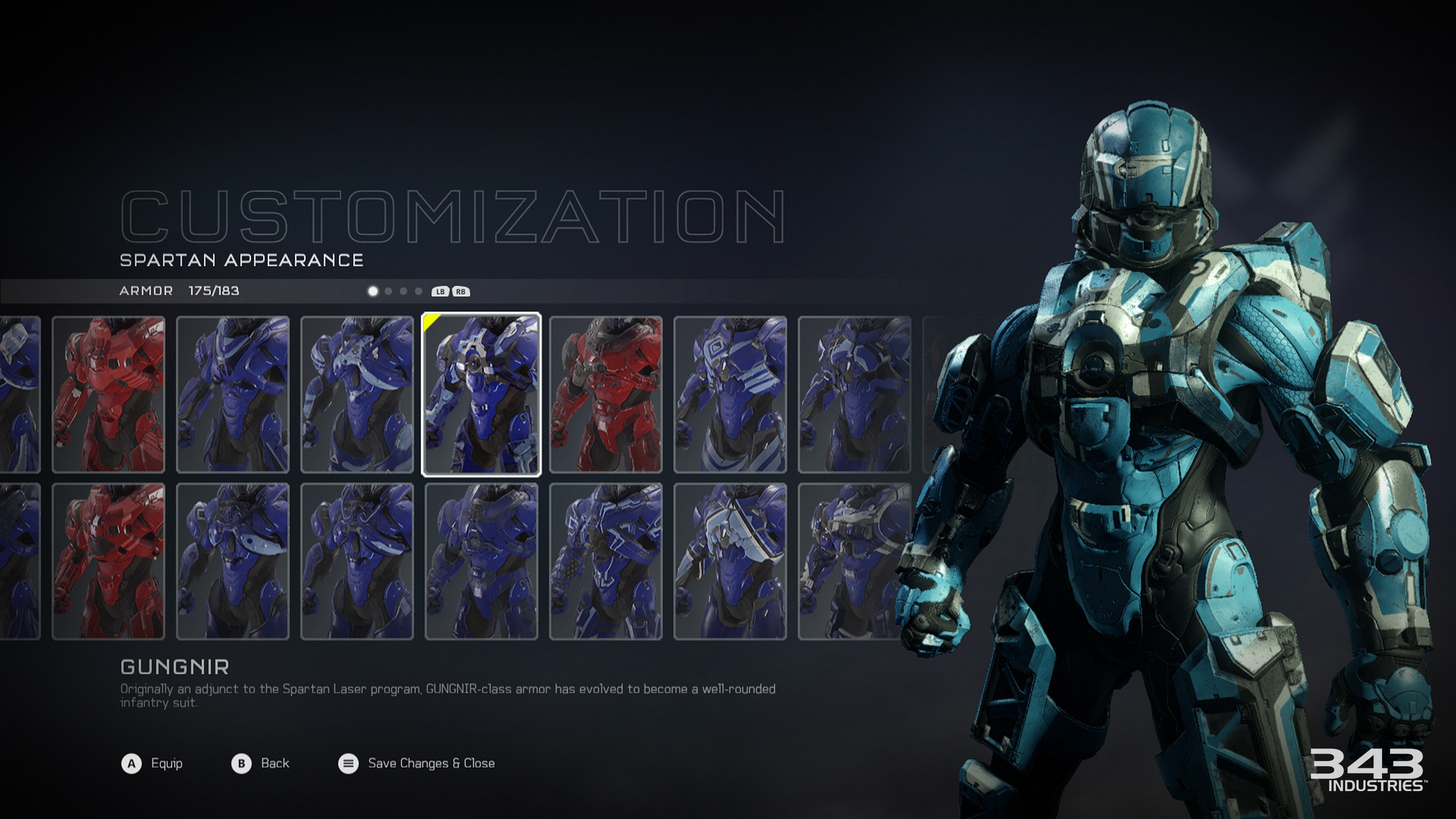Choose the red armor tile beside GUNGNIR

pos(606,394)
